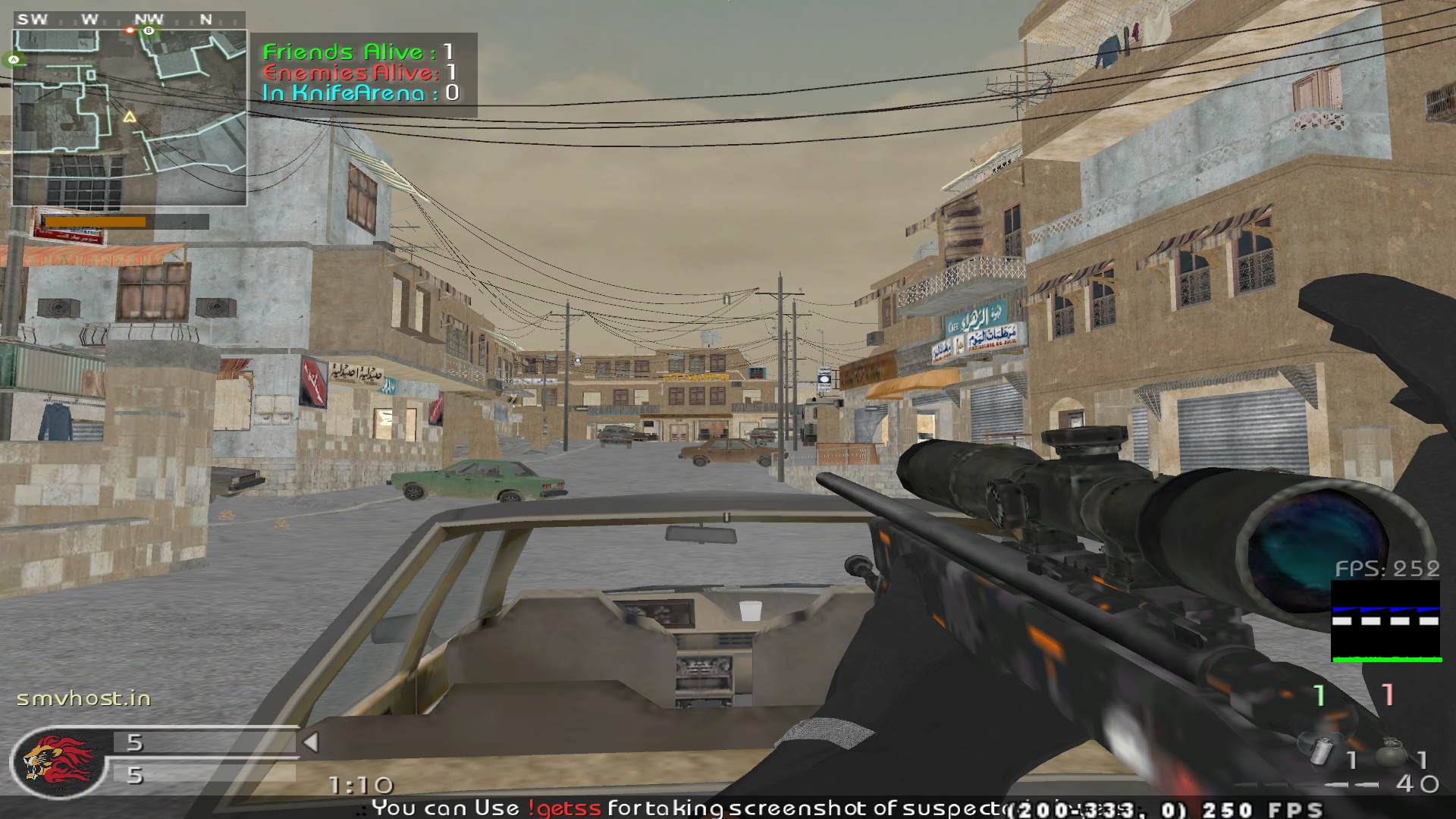Click objective marker B on the compass
This screenshot has height=819, width=1456.
(149, 31)
